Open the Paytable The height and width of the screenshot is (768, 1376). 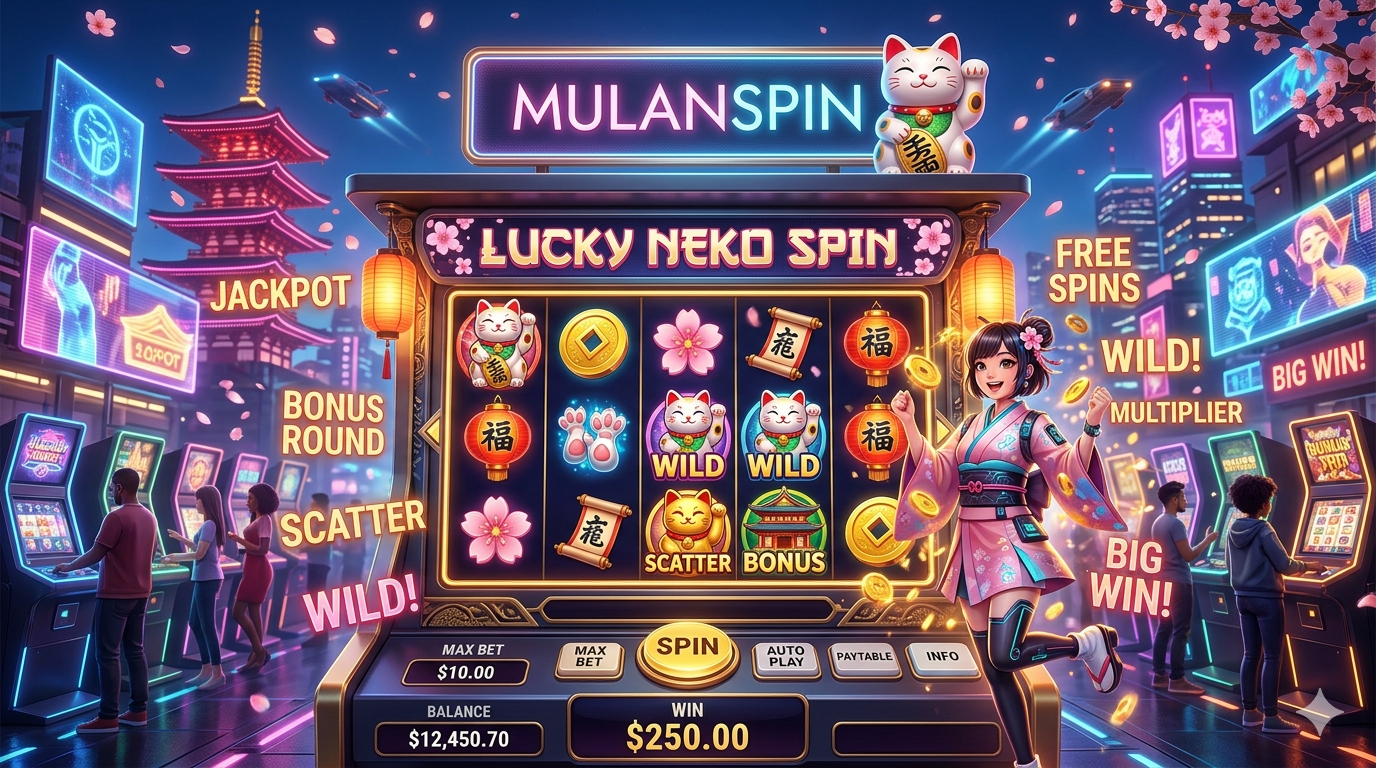pyautogui.click(x=865, y=658)
